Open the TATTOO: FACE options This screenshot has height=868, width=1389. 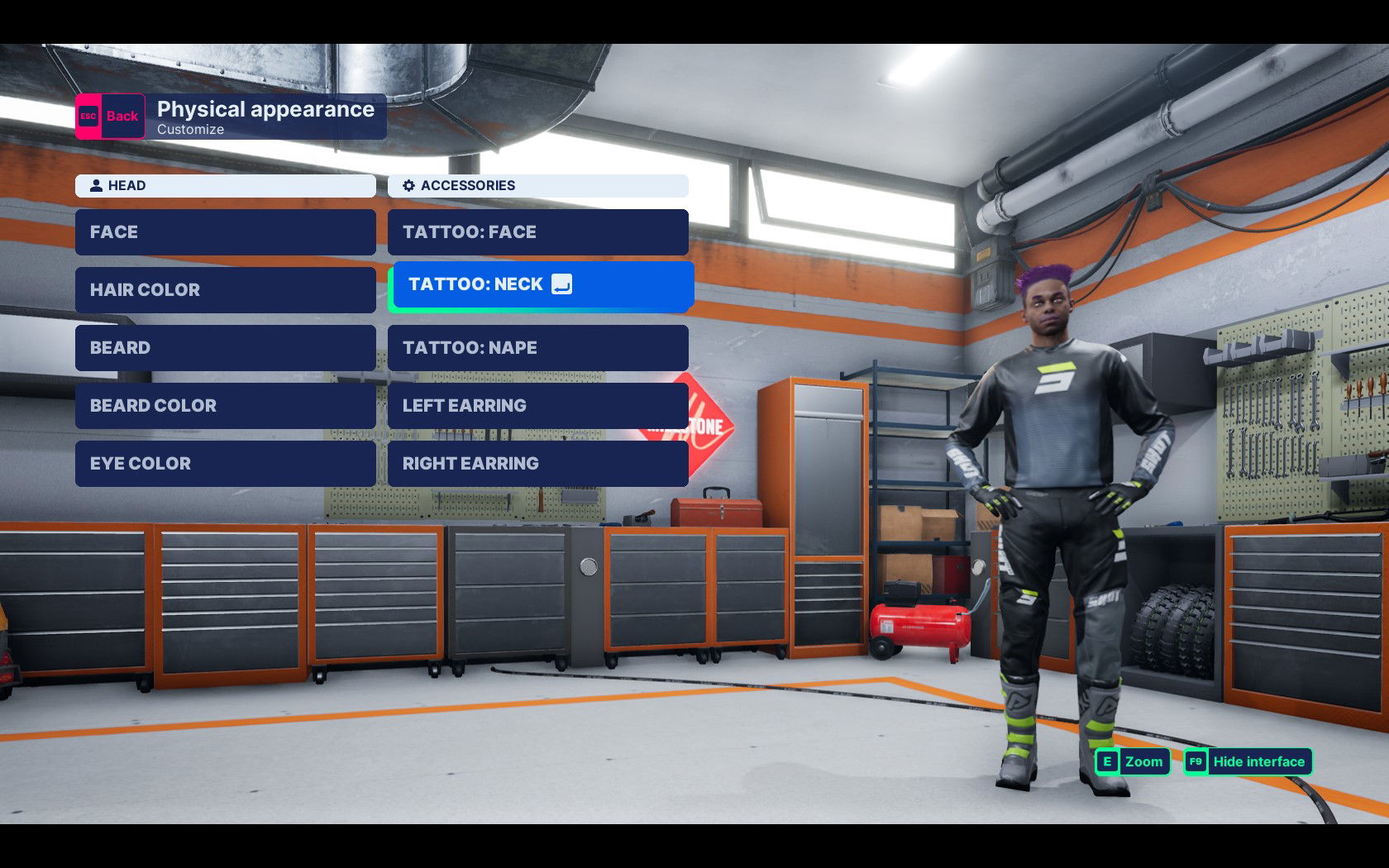click(538, 231)
